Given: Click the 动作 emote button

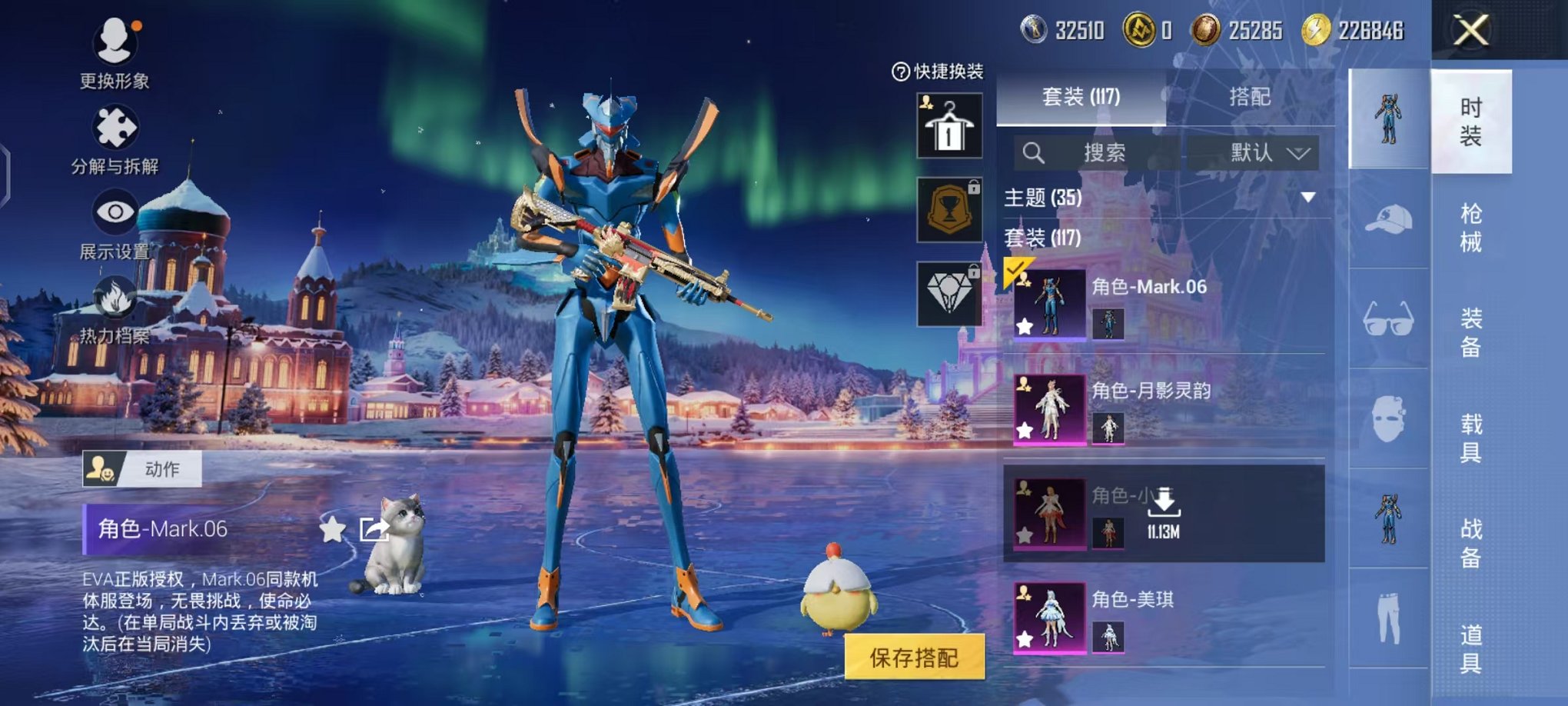Looking at the screenshot, I should pyautogui.click(x=142, y=468).
